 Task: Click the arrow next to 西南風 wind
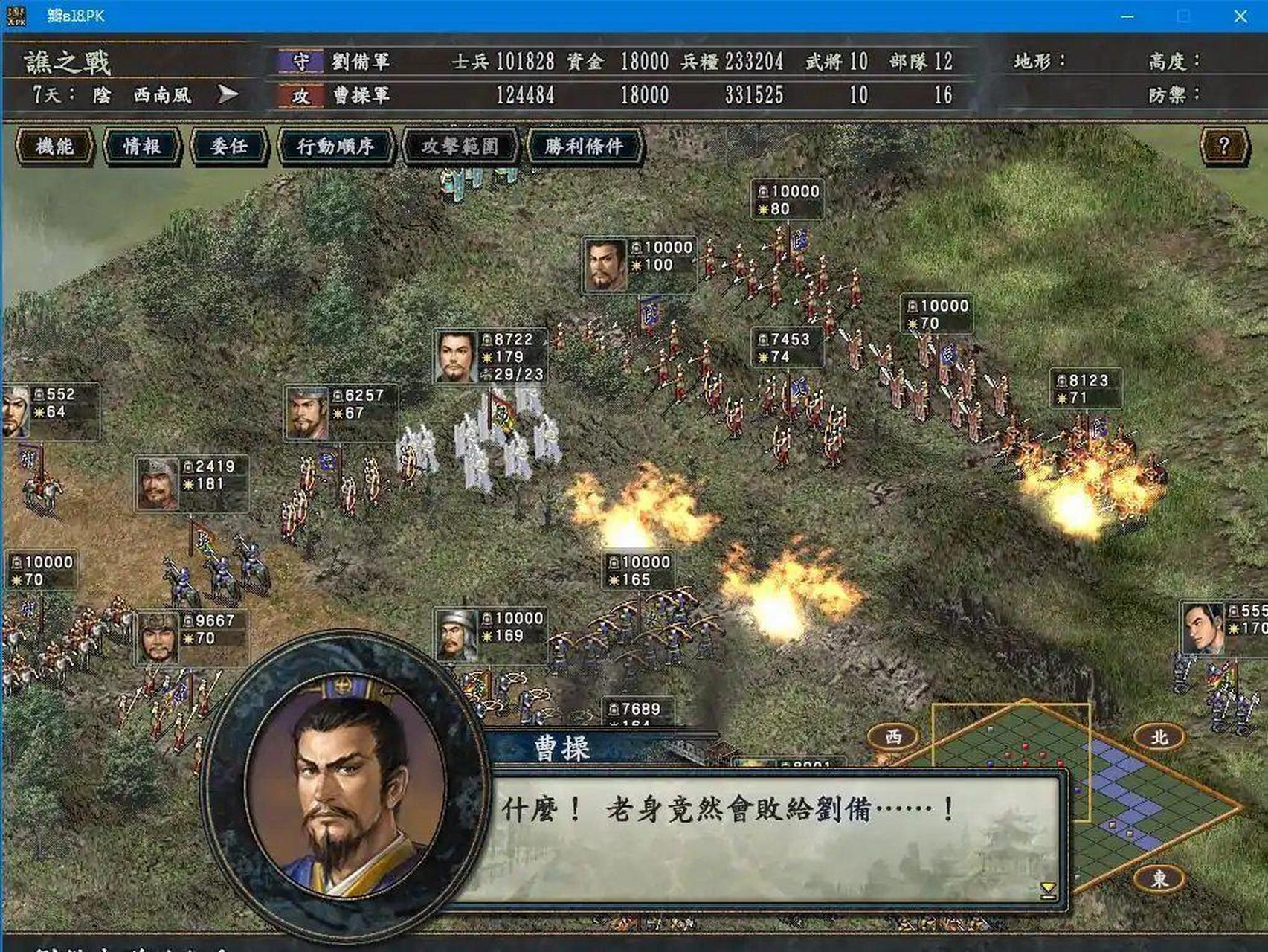pyautogui.click(x=228, y=94)
